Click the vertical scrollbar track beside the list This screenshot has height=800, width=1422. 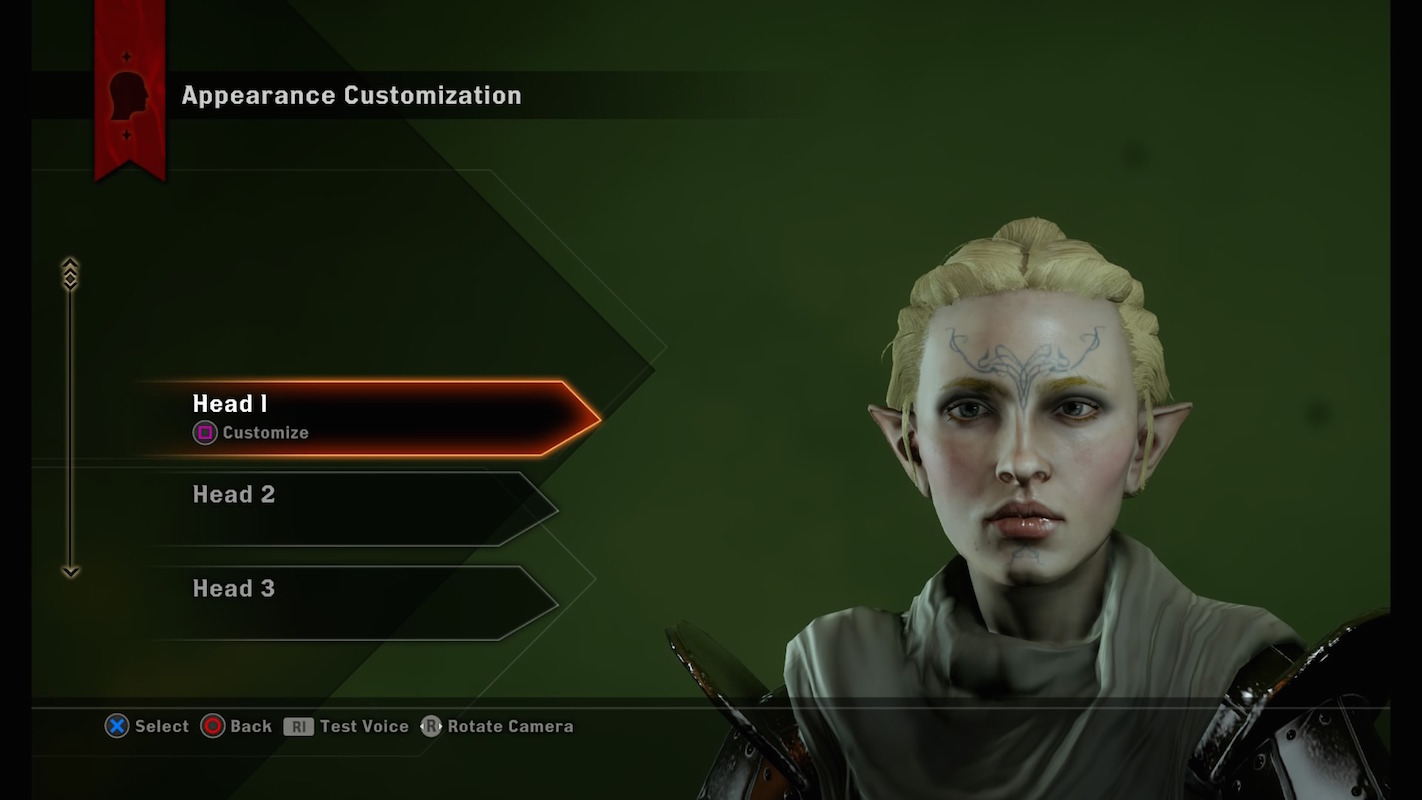tap(70, 420)
